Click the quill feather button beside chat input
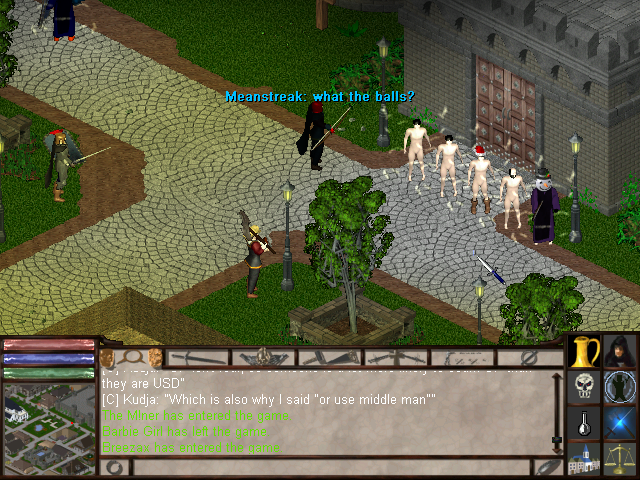The image size is (640, 480). coord(548,467)
